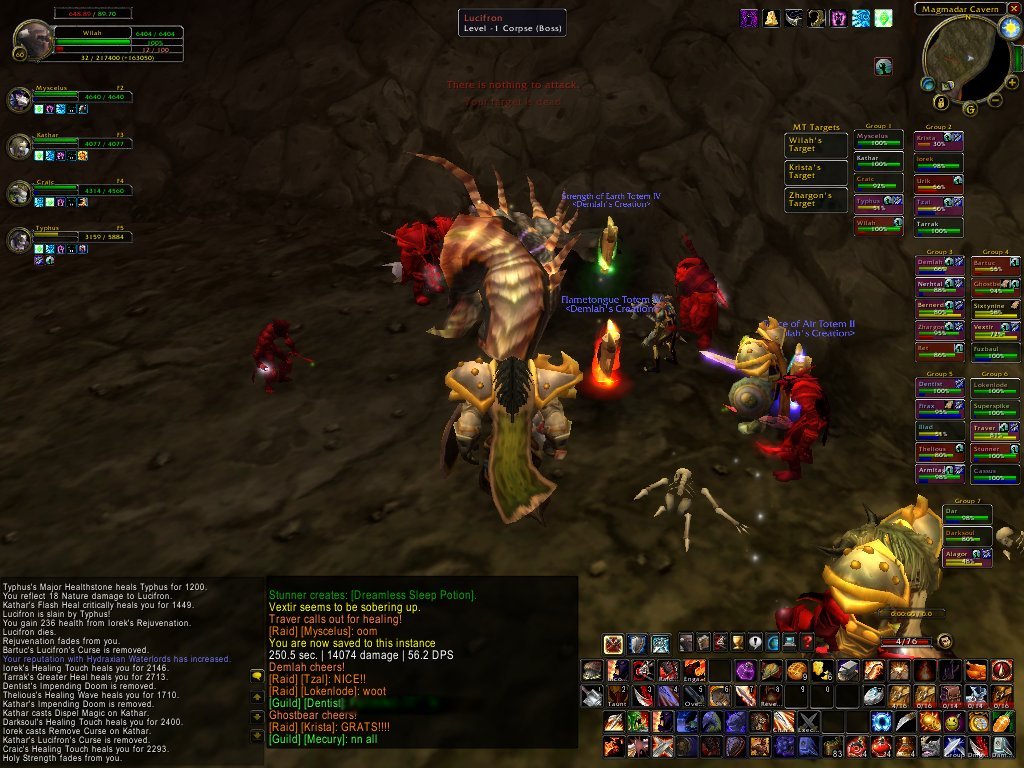Use the Taunt ability
Screen dimensions: 1024x768
pyautogui.click(x=616, y=696)
